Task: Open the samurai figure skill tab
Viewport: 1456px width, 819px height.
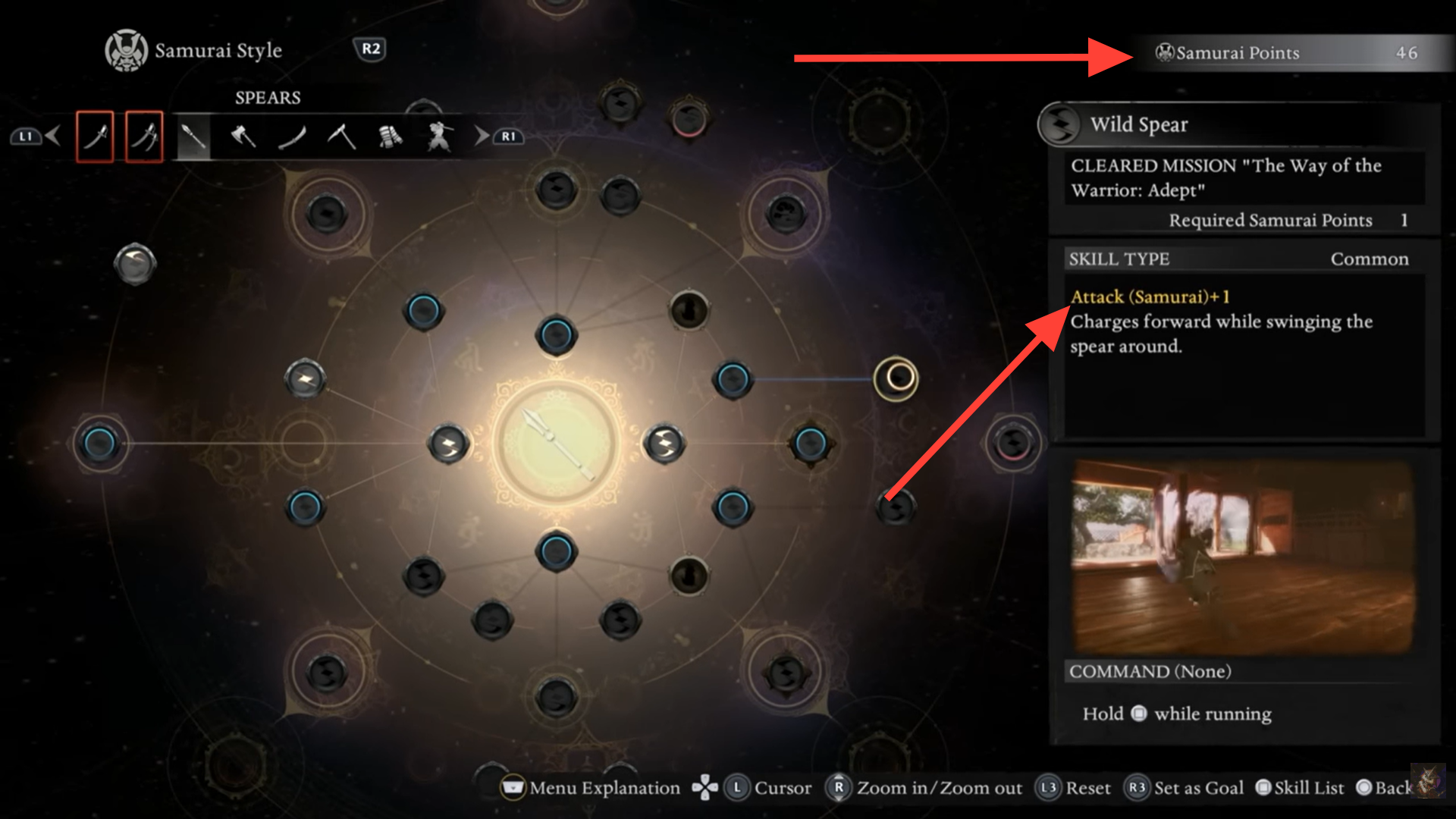Action: tap(439, 136)
